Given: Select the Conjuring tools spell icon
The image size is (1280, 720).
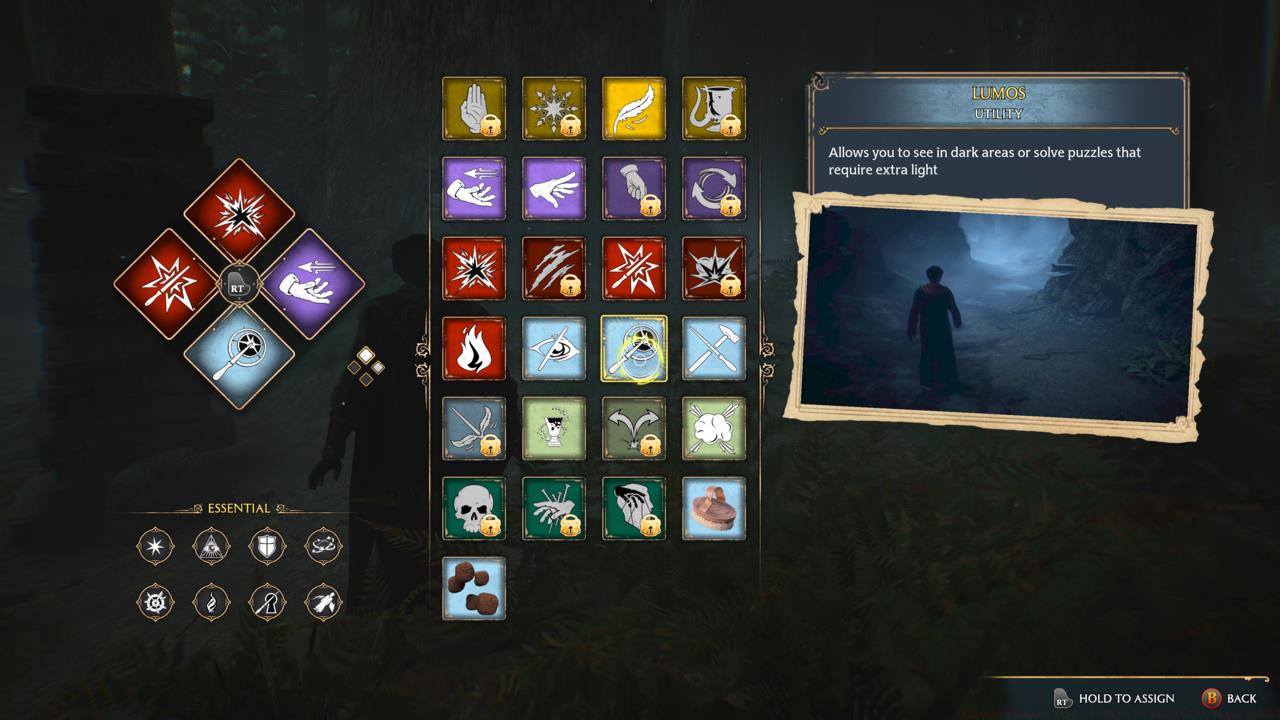Looking at the screenshot, I should [x=714, y=348].
